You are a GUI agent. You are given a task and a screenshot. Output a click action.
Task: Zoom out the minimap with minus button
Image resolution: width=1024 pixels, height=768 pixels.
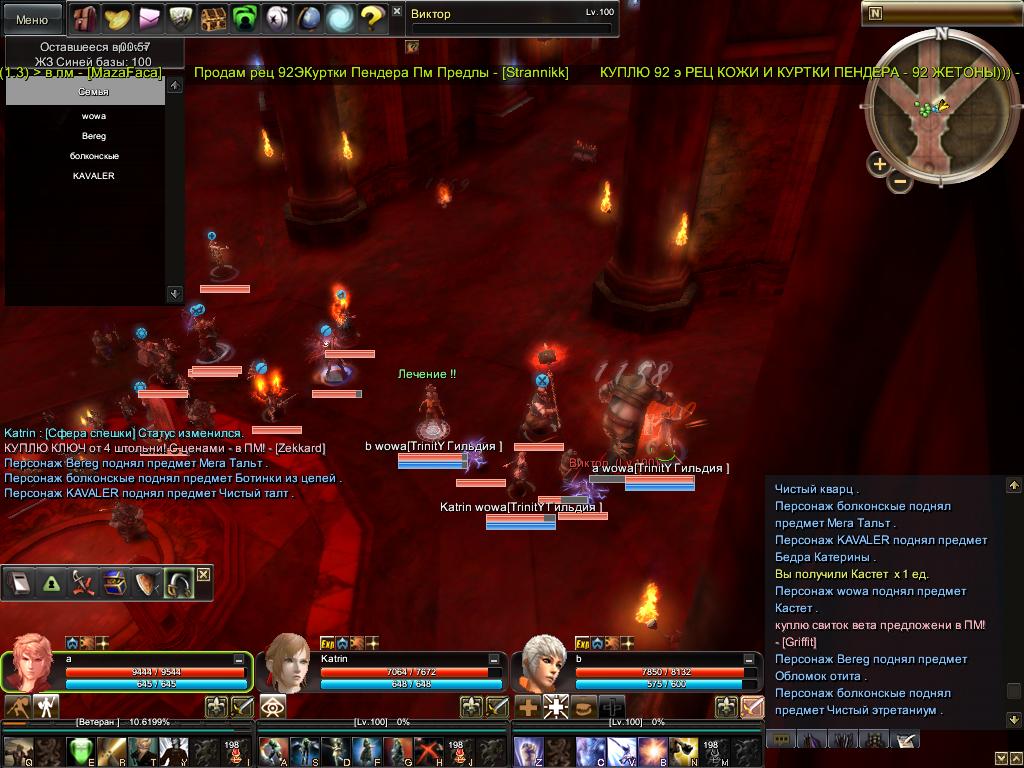pyautogui.click(x=900, y=181)
